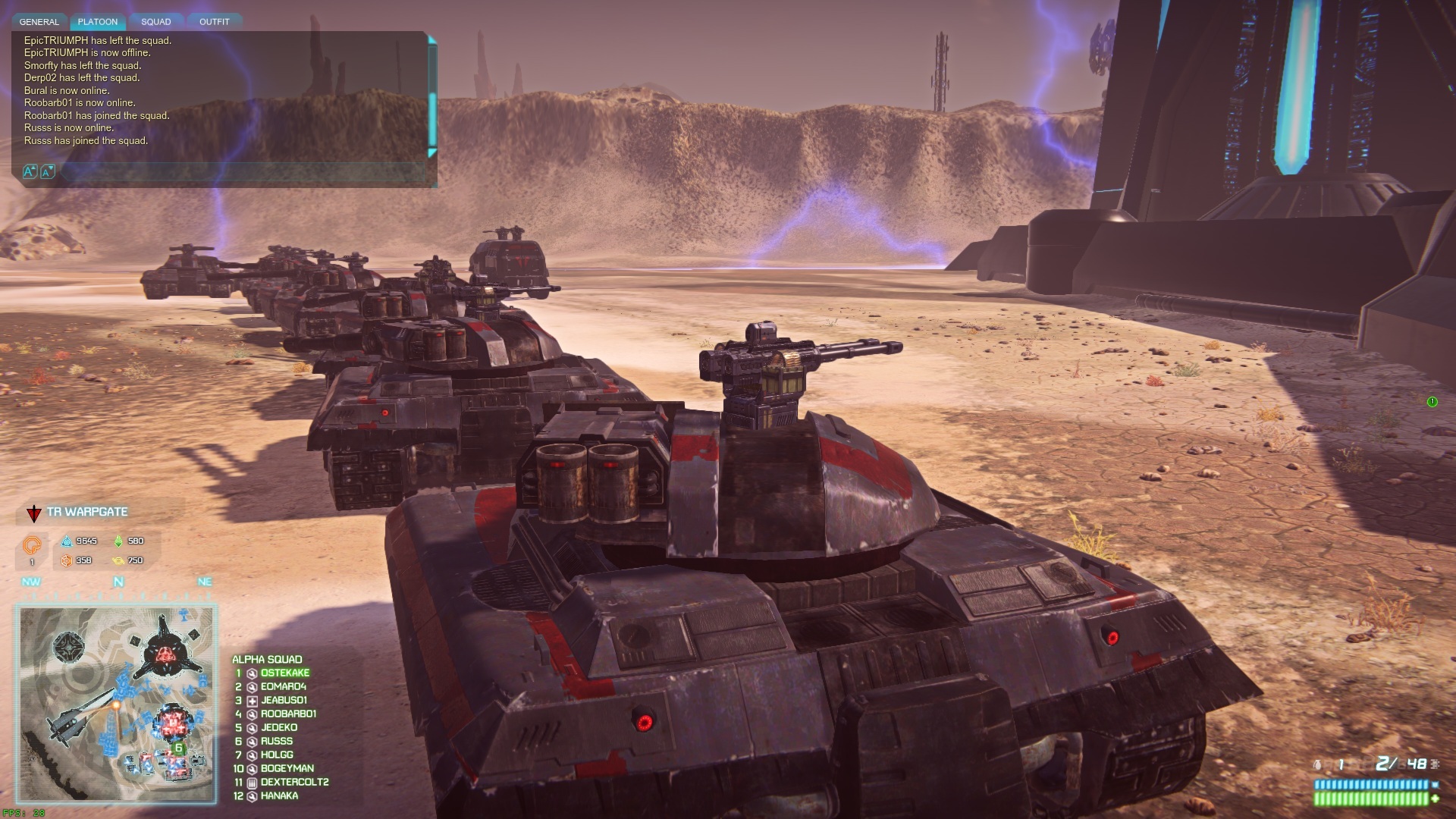Open the minimap
The width and height of the screenshot is (1456, 819).
coord(118,703)
